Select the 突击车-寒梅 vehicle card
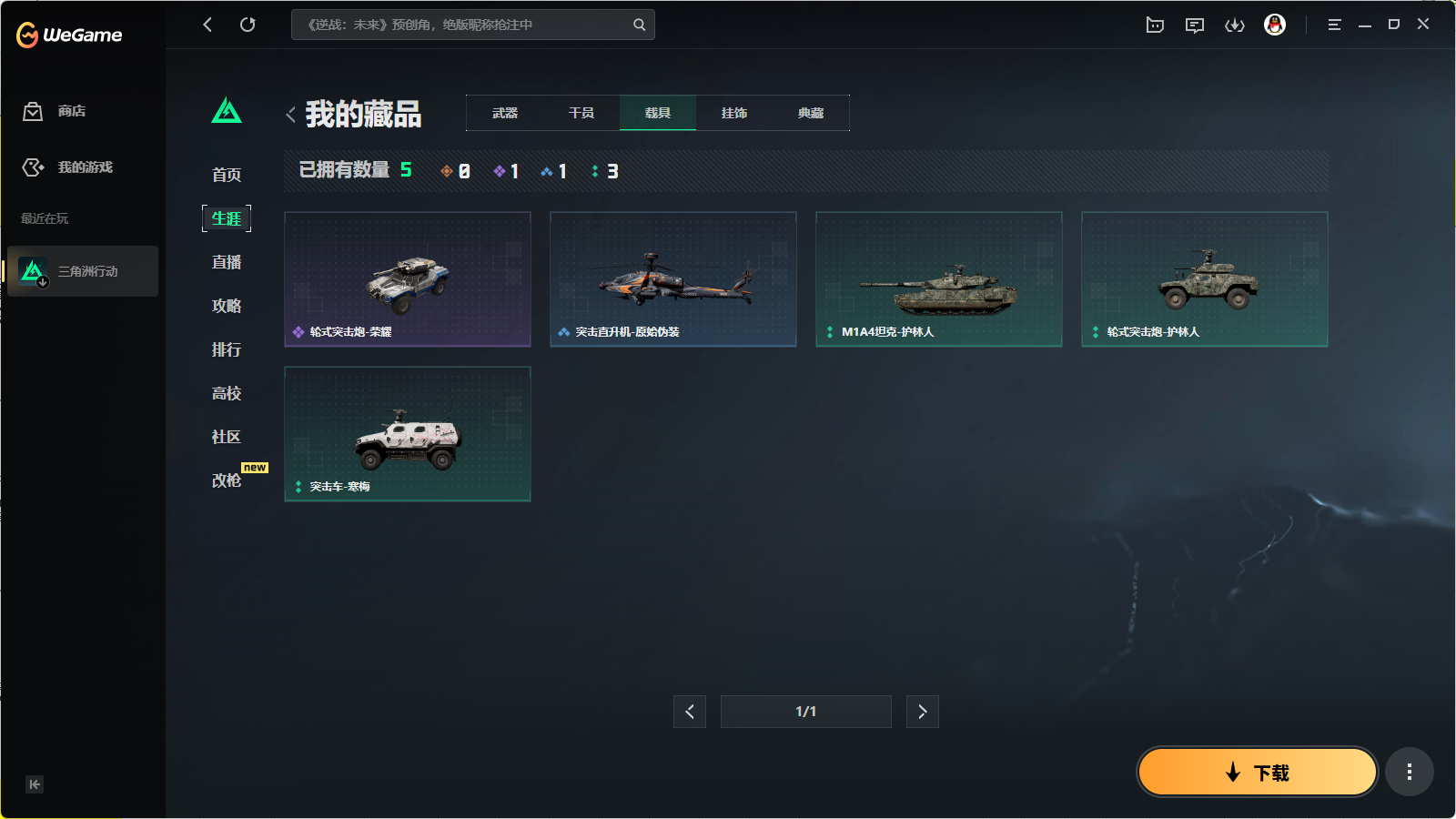This screenshot has width=1456, height=819. [407, 434]
